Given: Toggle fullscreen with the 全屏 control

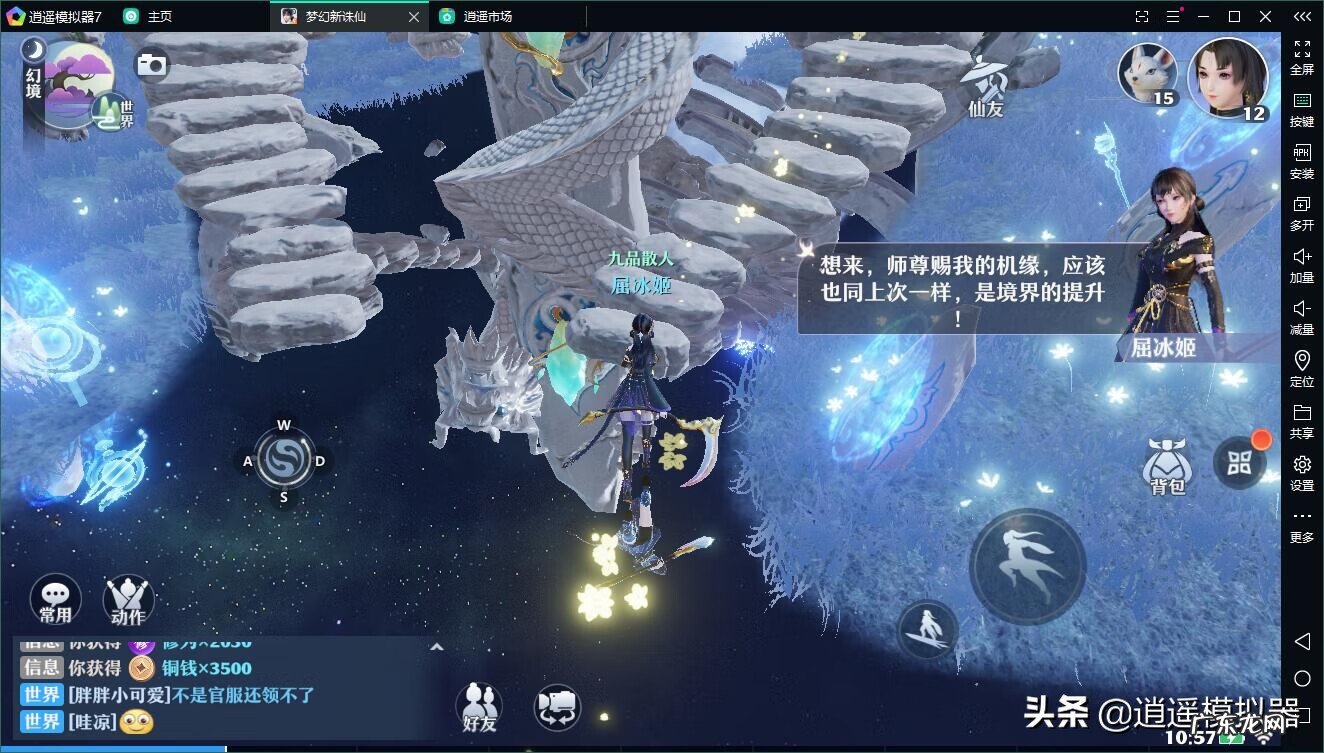Looking at the screenshot, I should (x=1301, y=58).
